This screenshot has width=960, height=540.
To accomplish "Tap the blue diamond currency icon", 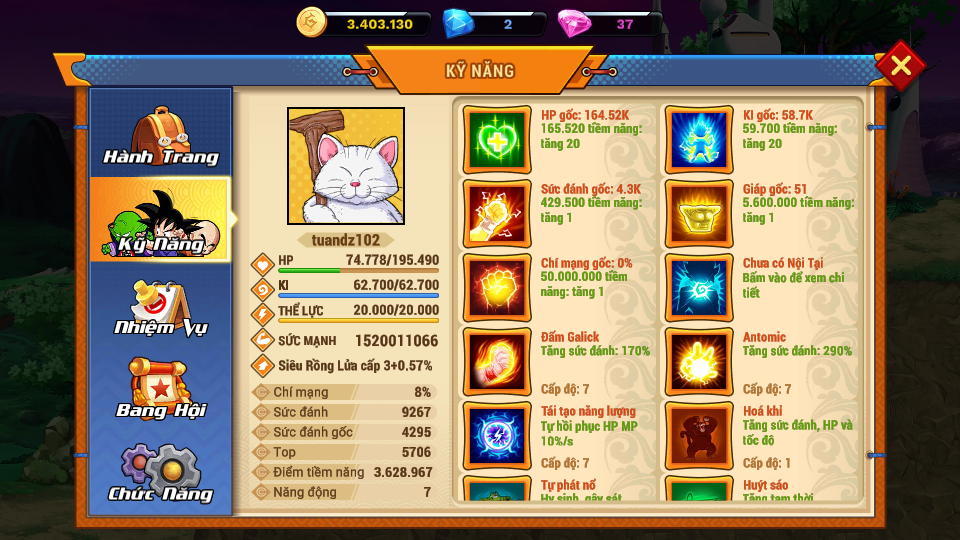I will click(458, 22).
